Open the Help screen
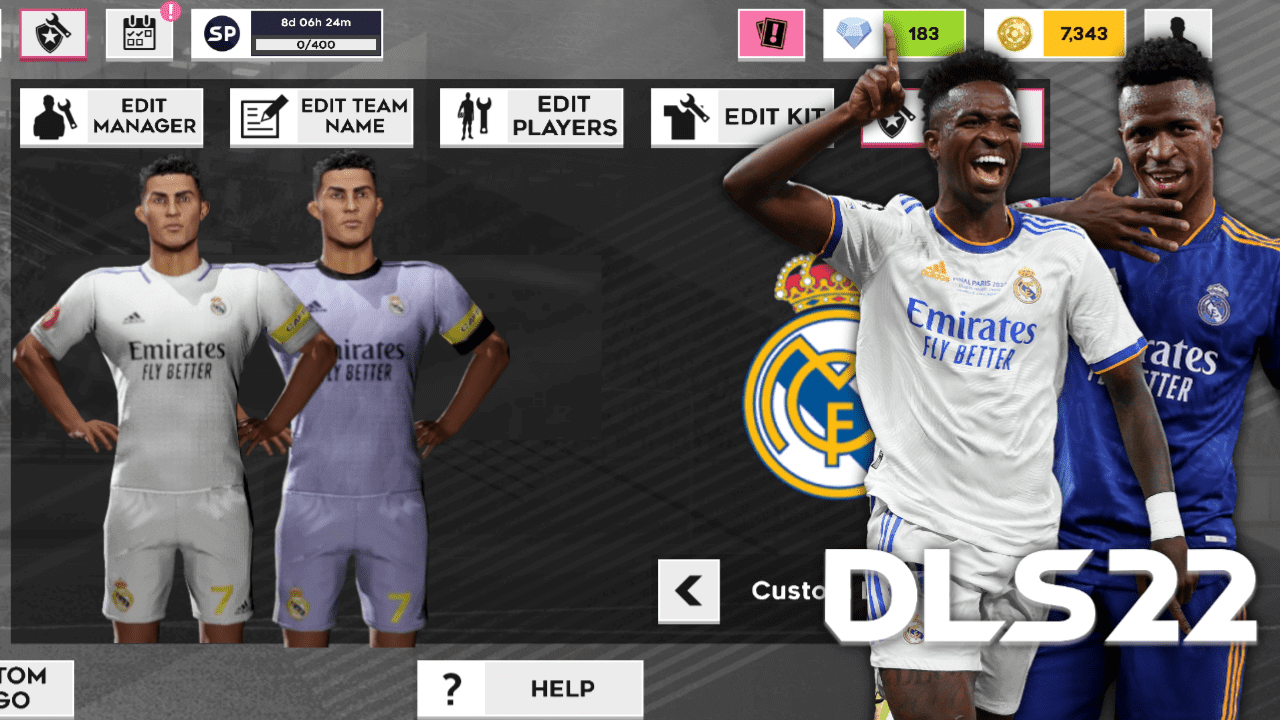 point(530,688)
